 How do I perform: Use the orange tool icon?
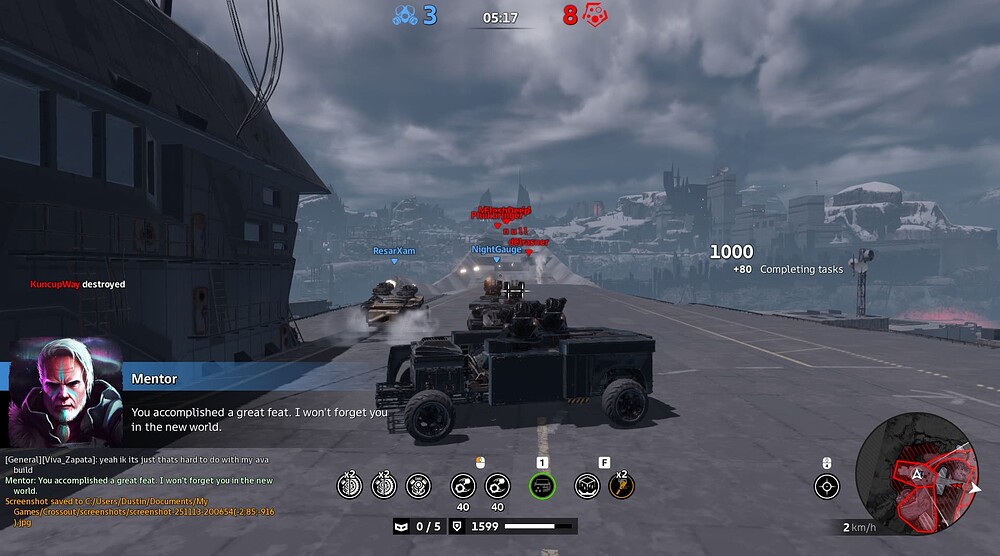tap(621, 486)
